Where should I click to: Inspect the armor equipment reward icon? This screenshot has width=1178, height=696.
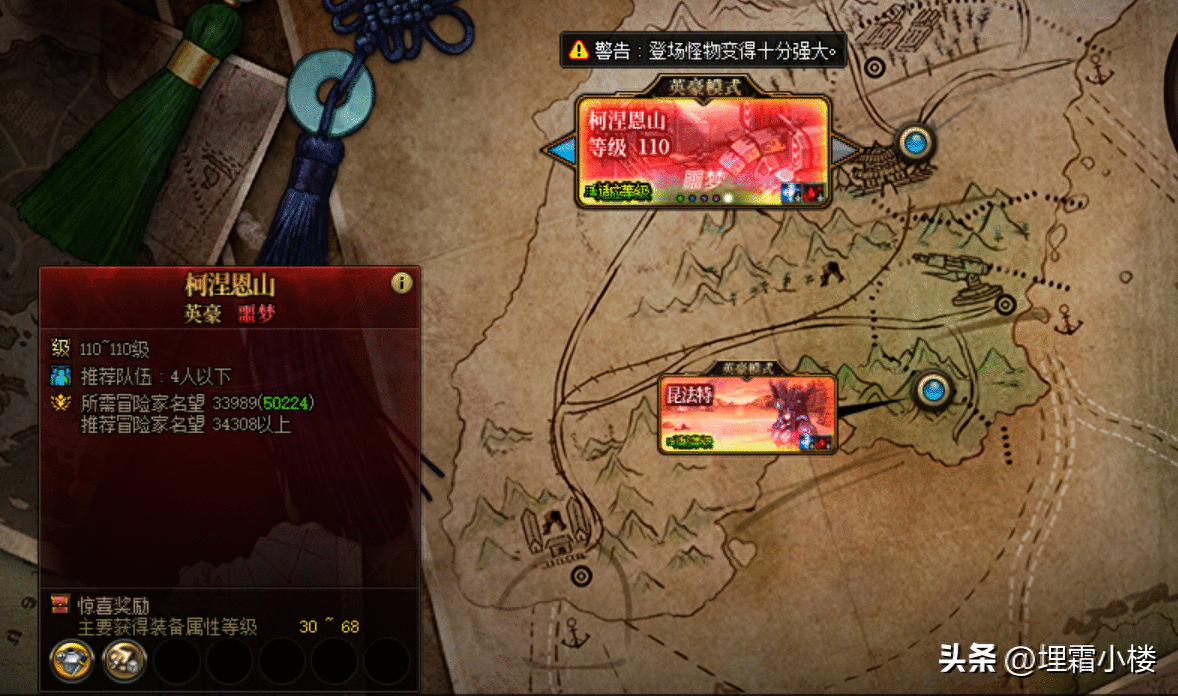[x=72, y=660]
